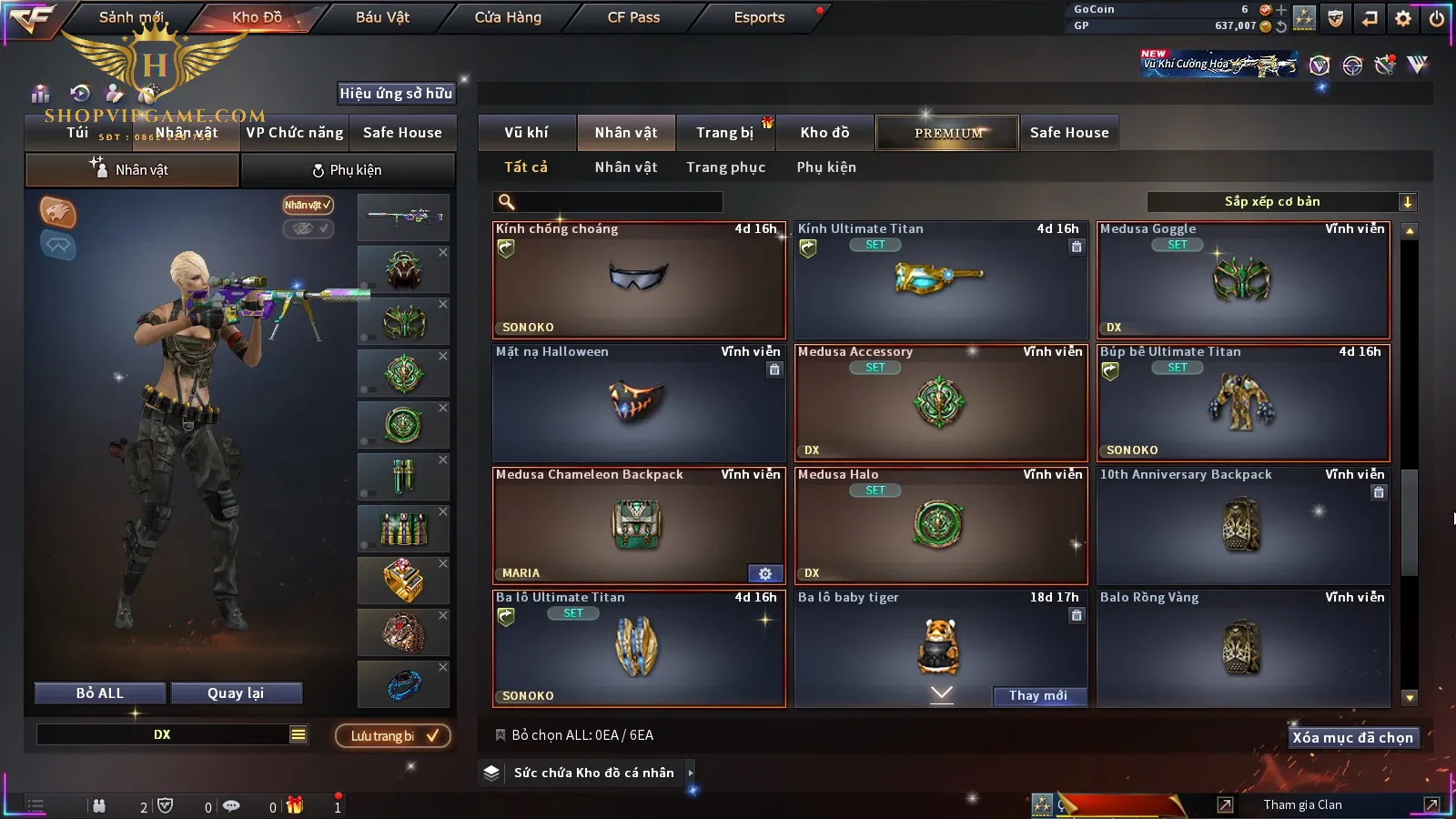
Task: Click the power exit icon
Action: [x=1437, y=18]
